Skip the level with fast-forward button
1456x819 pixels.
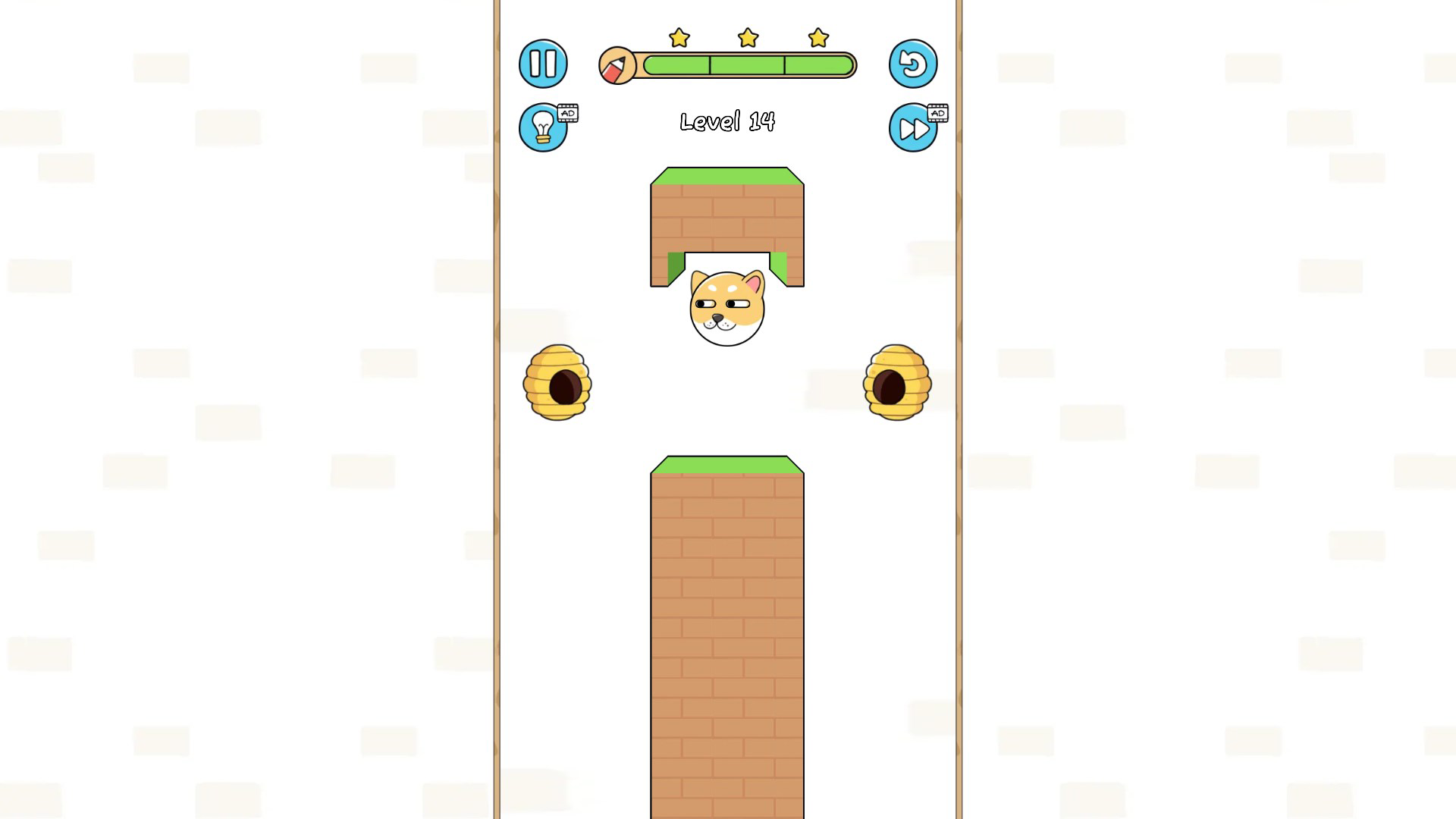pos(912,127)
